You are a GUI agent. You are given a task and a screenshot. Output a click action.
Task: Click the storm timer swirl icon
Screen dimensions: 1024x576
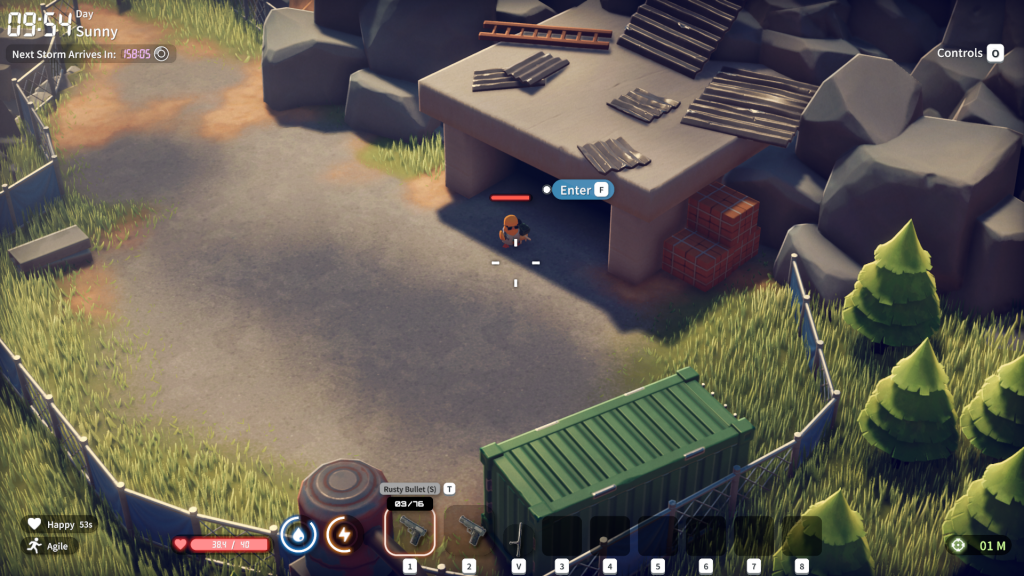161,53
